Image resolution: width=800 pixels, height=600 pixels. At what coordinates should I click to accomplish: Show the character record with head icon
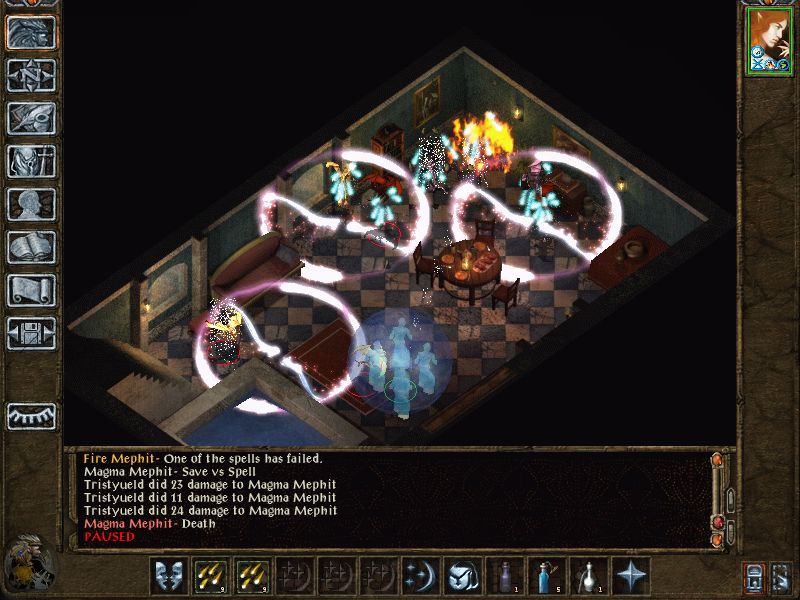pos(31,204)
